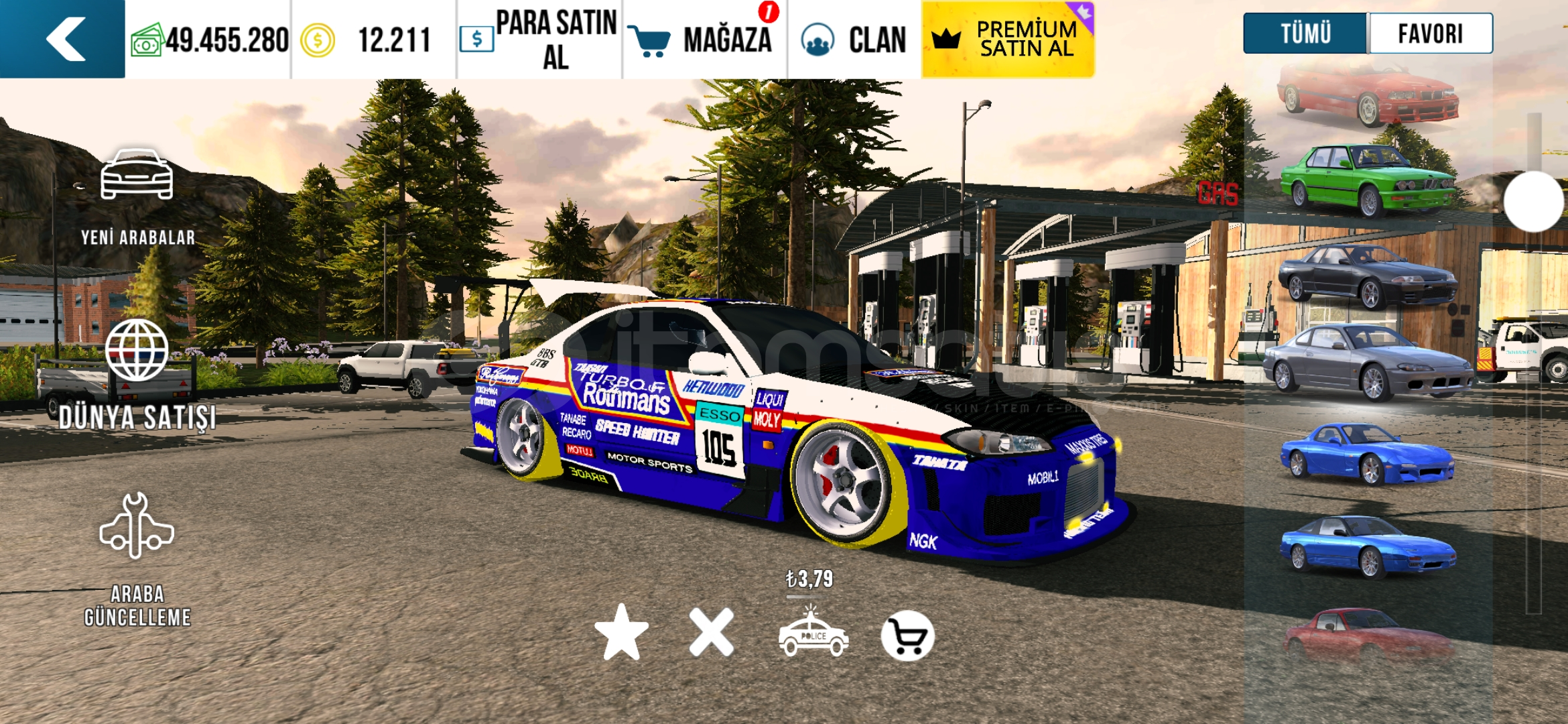Open the Mağaza shop
The height and width of the screenshot is (724, 1568).
705,39
